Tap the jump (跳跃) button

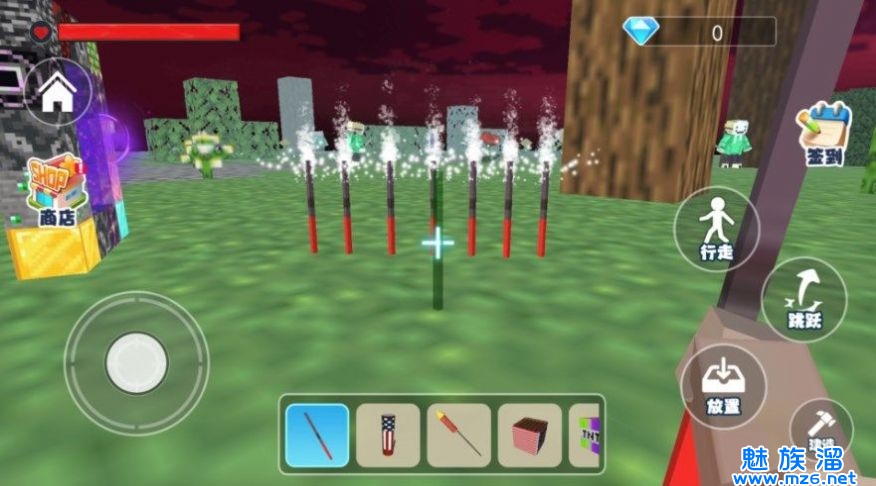(x=803, y=299)
